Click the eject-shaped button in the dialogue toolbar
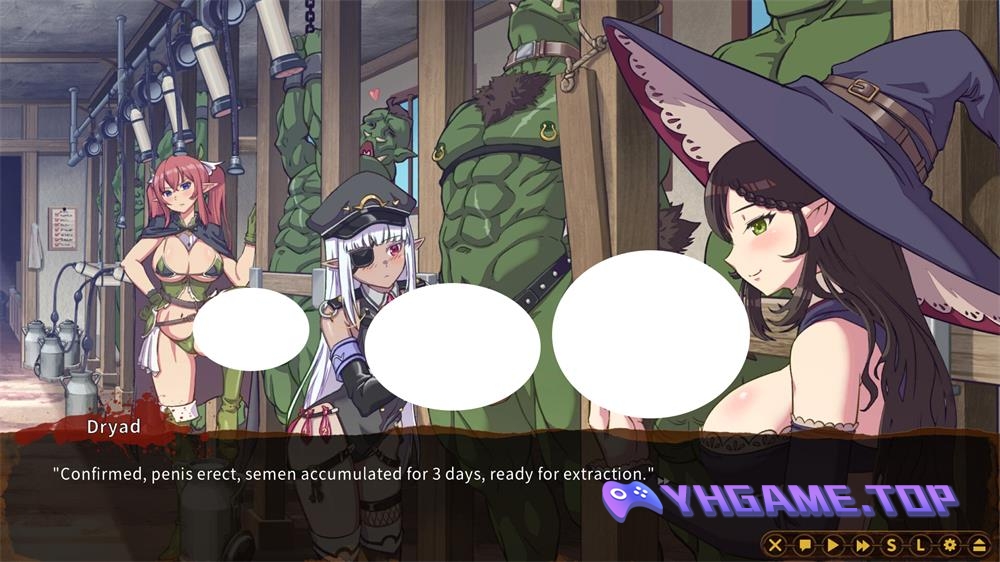The image size is (1000, 562). pos(978,545)
